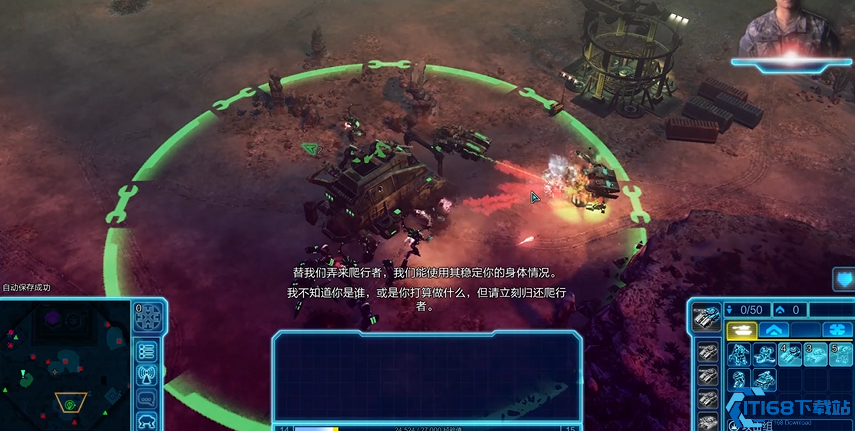Image resolution: width=855 pixels, height=431 pixels.
Task: Build the first infantry unit in the grid
Action: [x=741, y=354]
